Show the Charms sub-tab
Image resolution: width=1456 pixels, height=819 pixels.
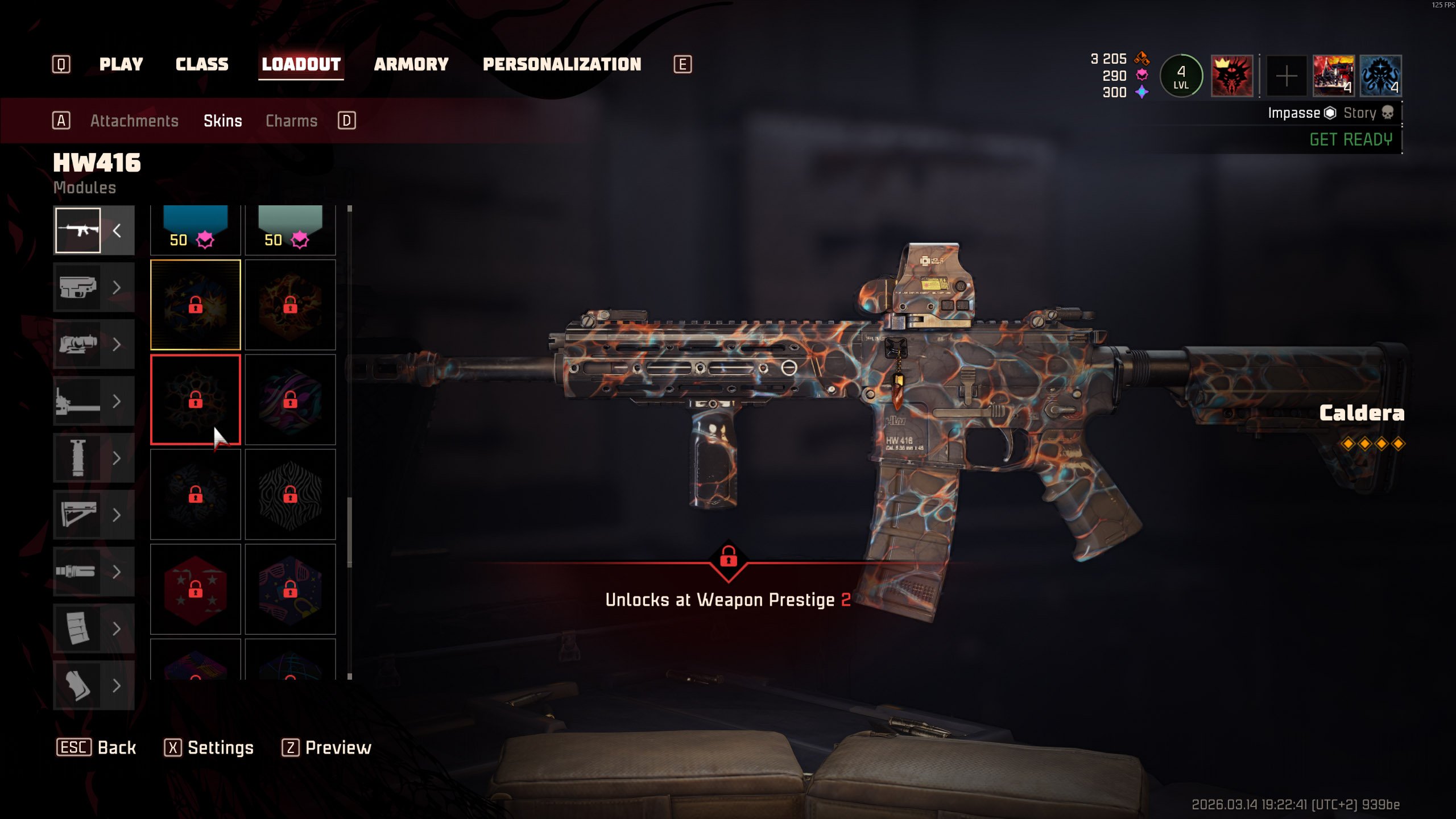coord(291,121)
